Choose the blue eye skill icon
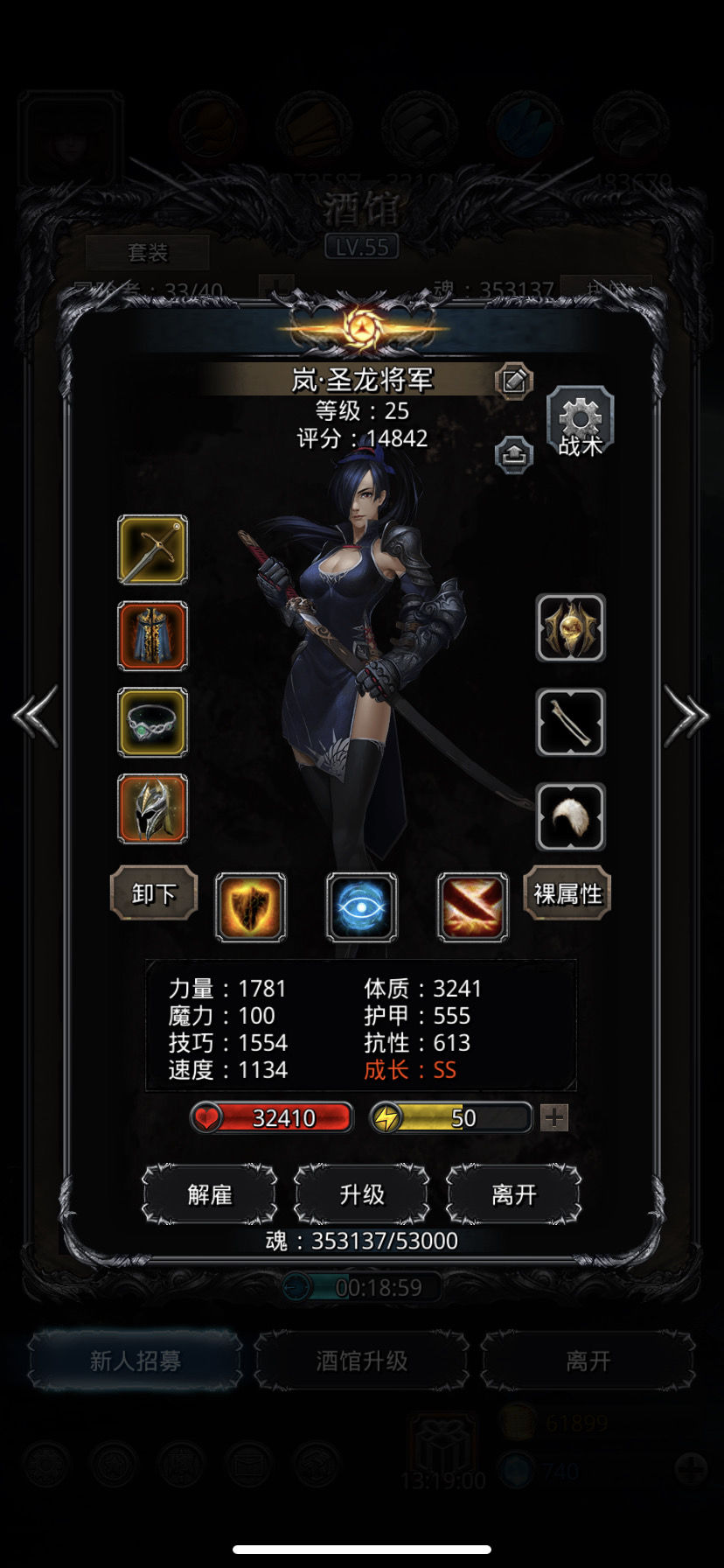Viewport: 724px width, 1568px height. (361, 907)
